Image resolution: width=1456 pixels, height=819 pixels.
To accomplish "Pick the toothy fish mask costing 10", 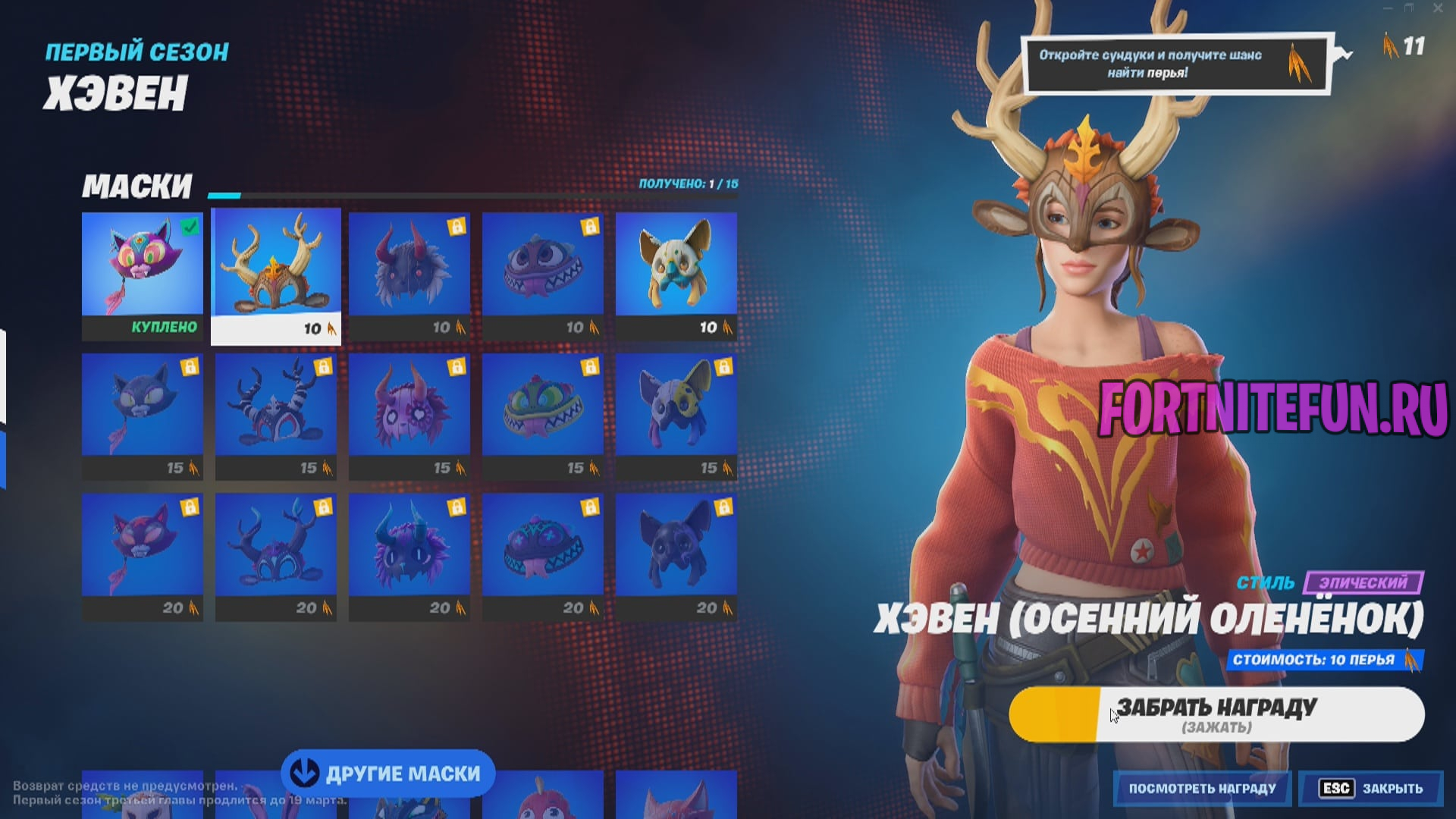I will click(543, 265).
